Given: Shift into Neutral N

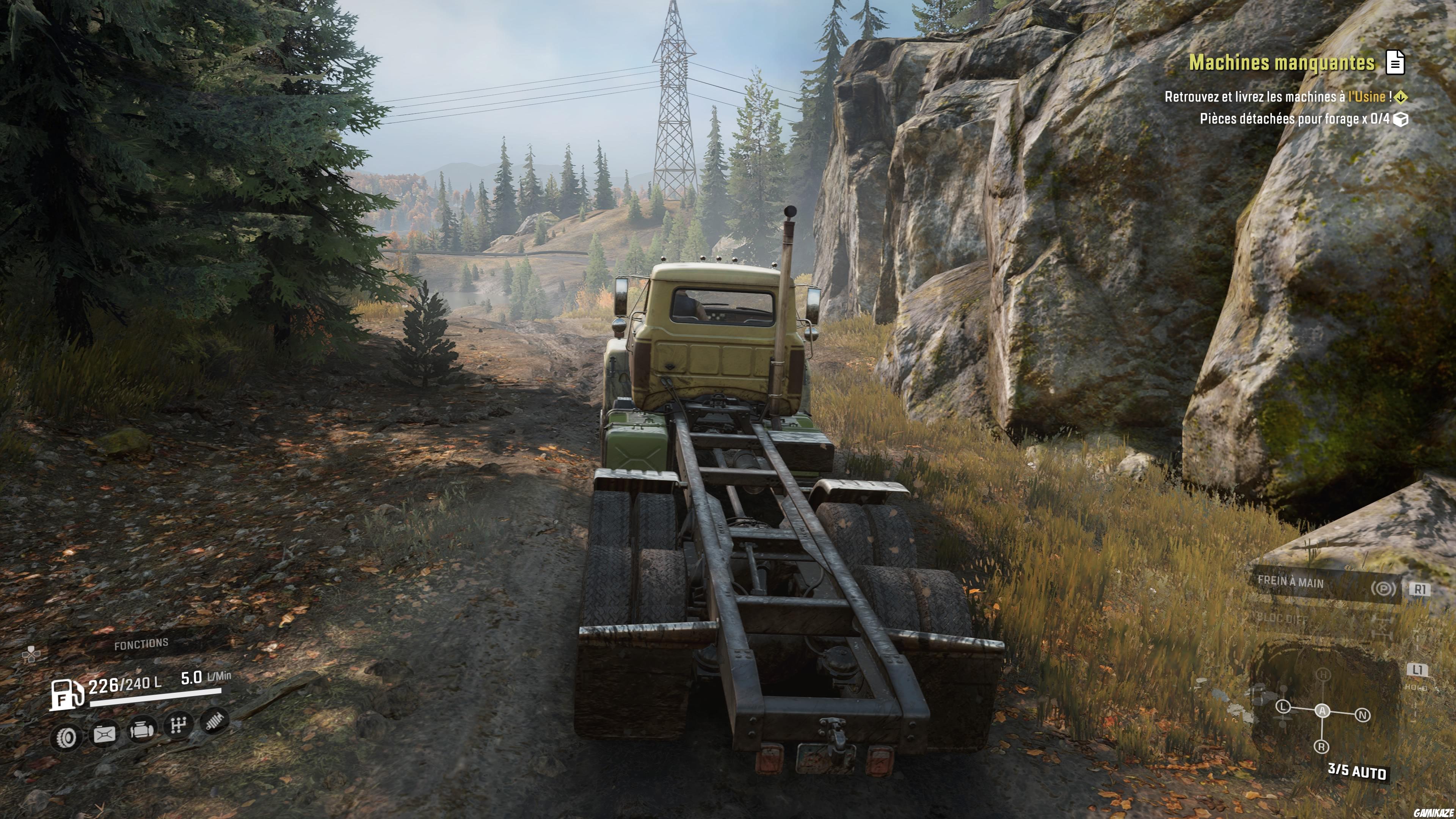Looking at the screenshot, I should pyautogui.click(x=1362, y=715).
